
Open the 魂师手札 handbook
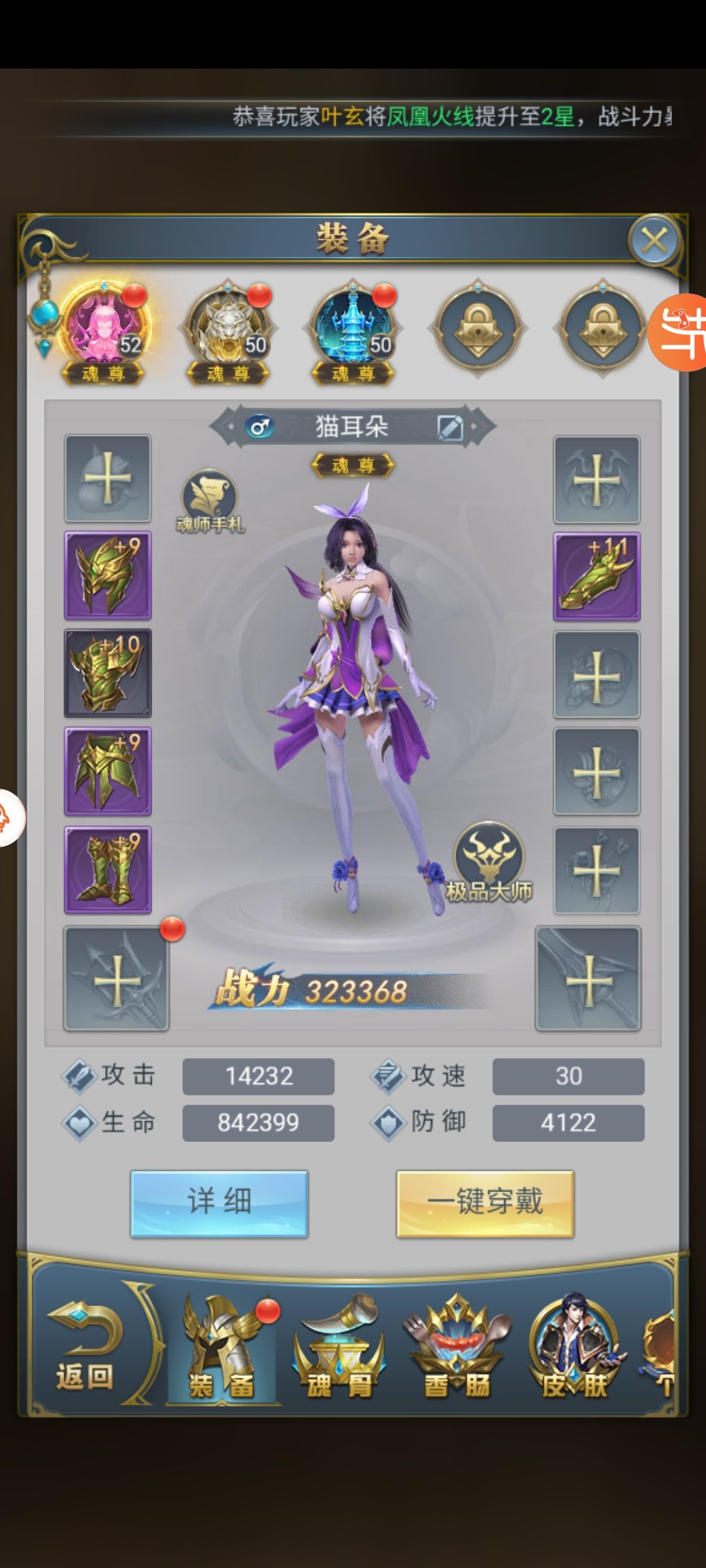pyautogui.click(x=209, y=500)
